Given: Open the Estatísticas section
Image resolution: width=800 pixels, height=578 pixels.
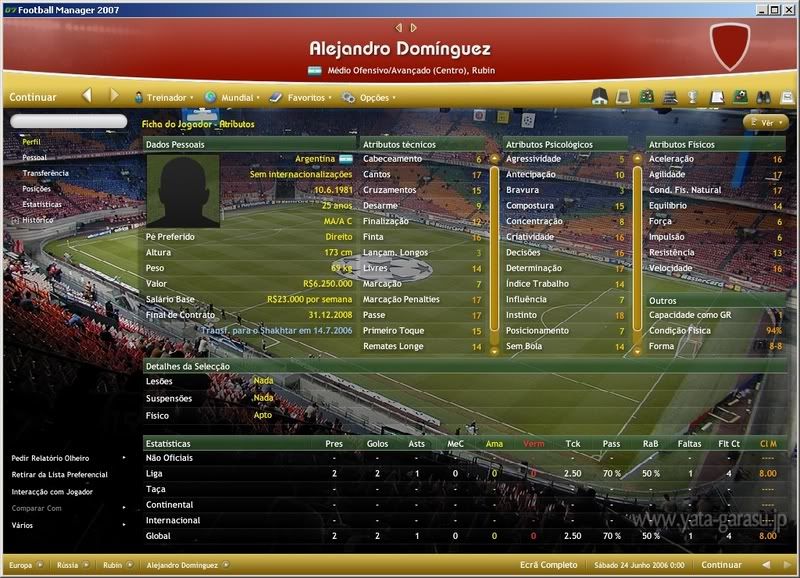Looking at the screenshot, I should pyautogui.click(x=42, y=204).
